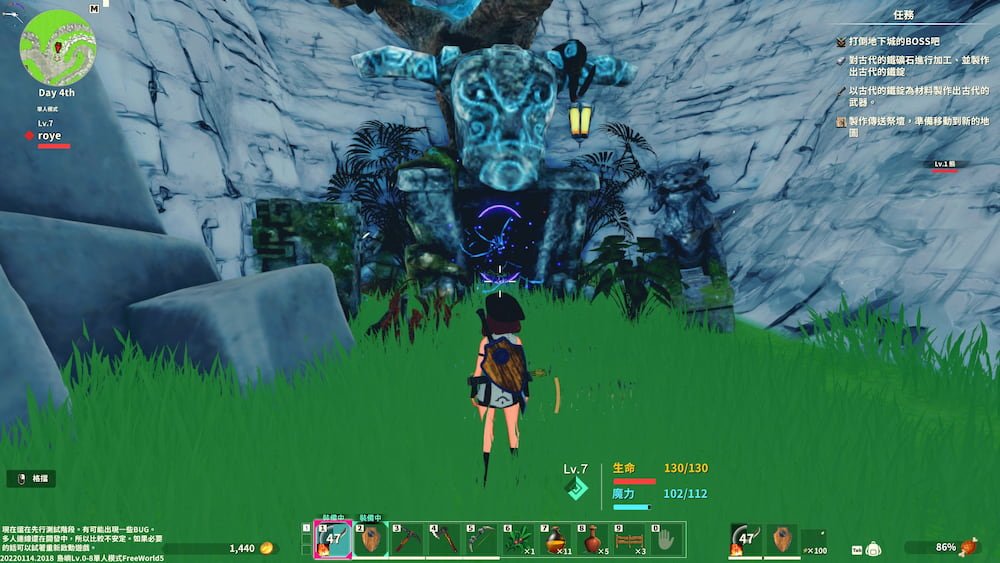Select the empty hand slot
The image size is (1000, 563).
[x=668, y=541]
